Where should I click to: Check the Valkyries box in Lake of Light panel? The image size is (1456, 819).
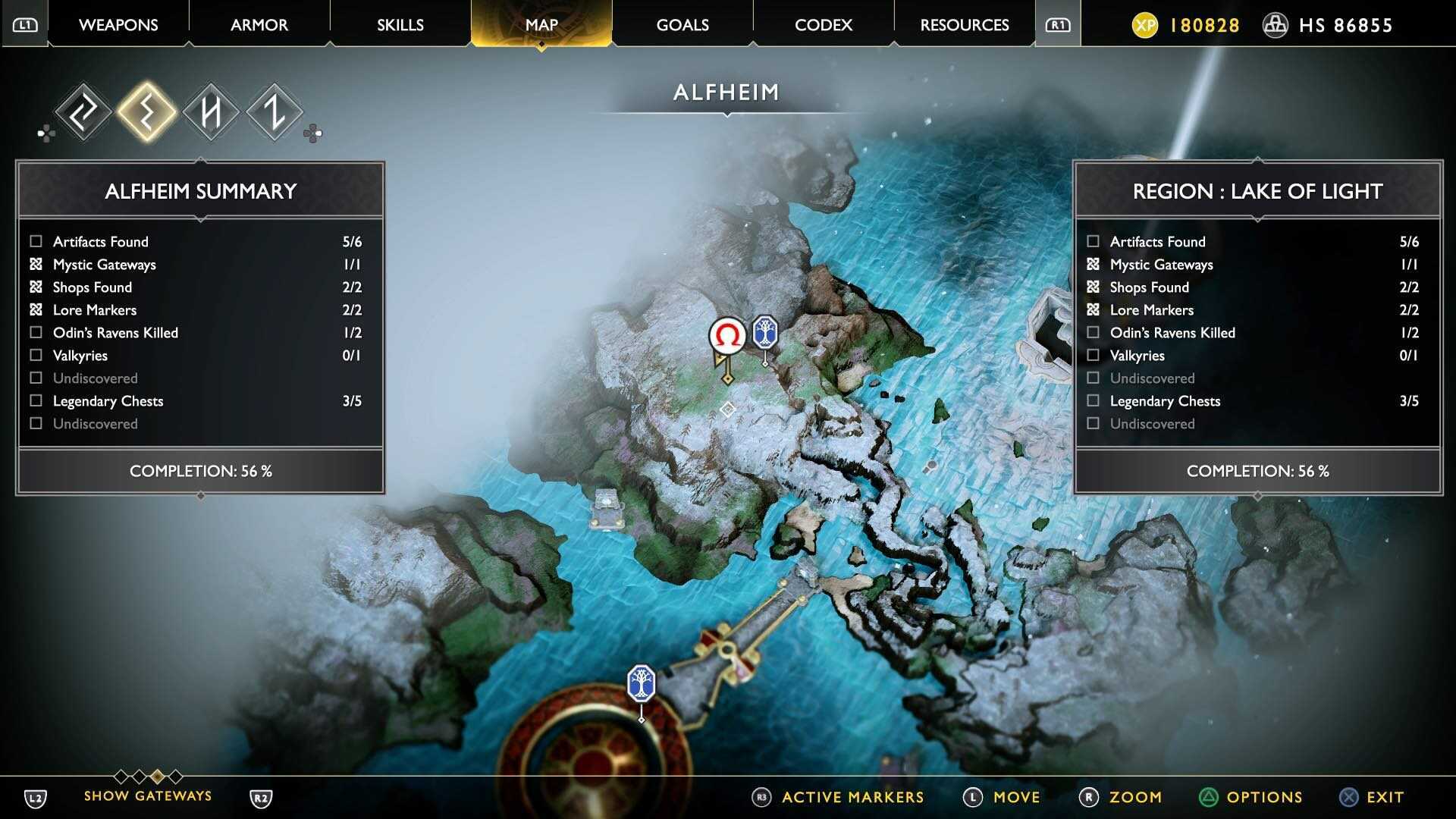tap(1093, 355)
